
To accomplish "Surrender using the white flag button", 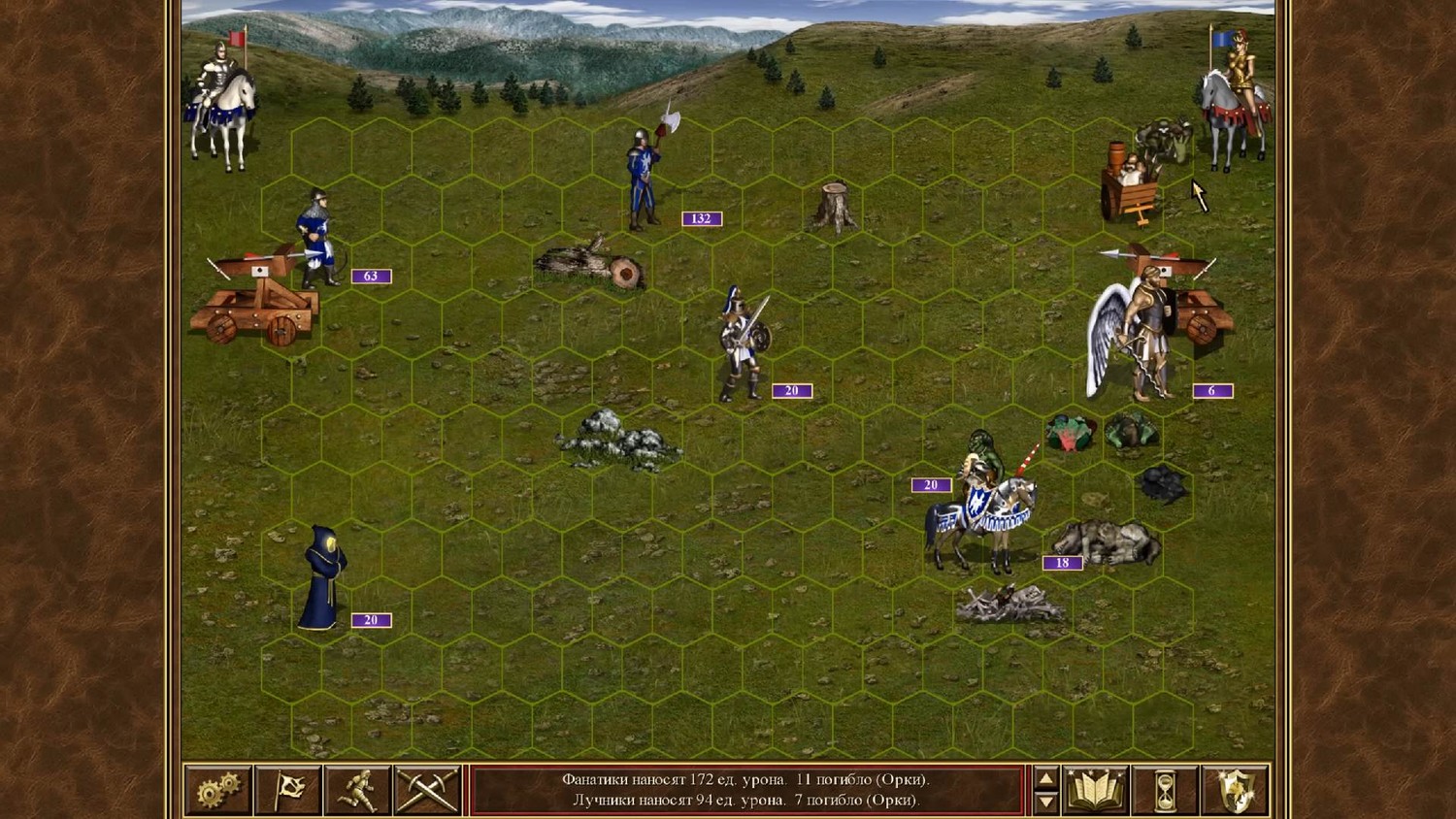I will (288, 790).
